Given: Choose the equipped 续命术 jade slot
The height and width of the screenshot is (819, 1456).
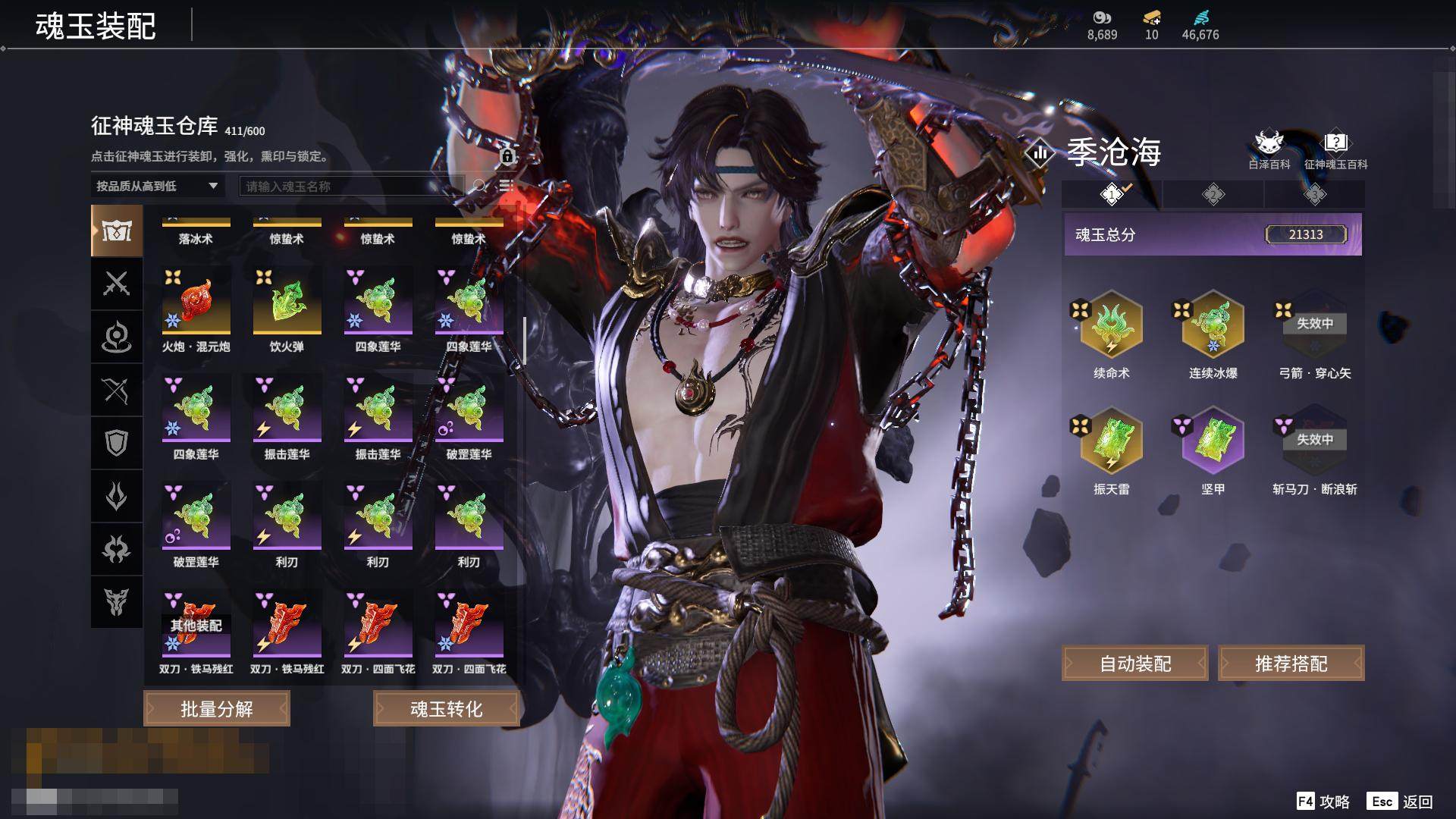Looking at the screenshot, I should [1111, 325].
